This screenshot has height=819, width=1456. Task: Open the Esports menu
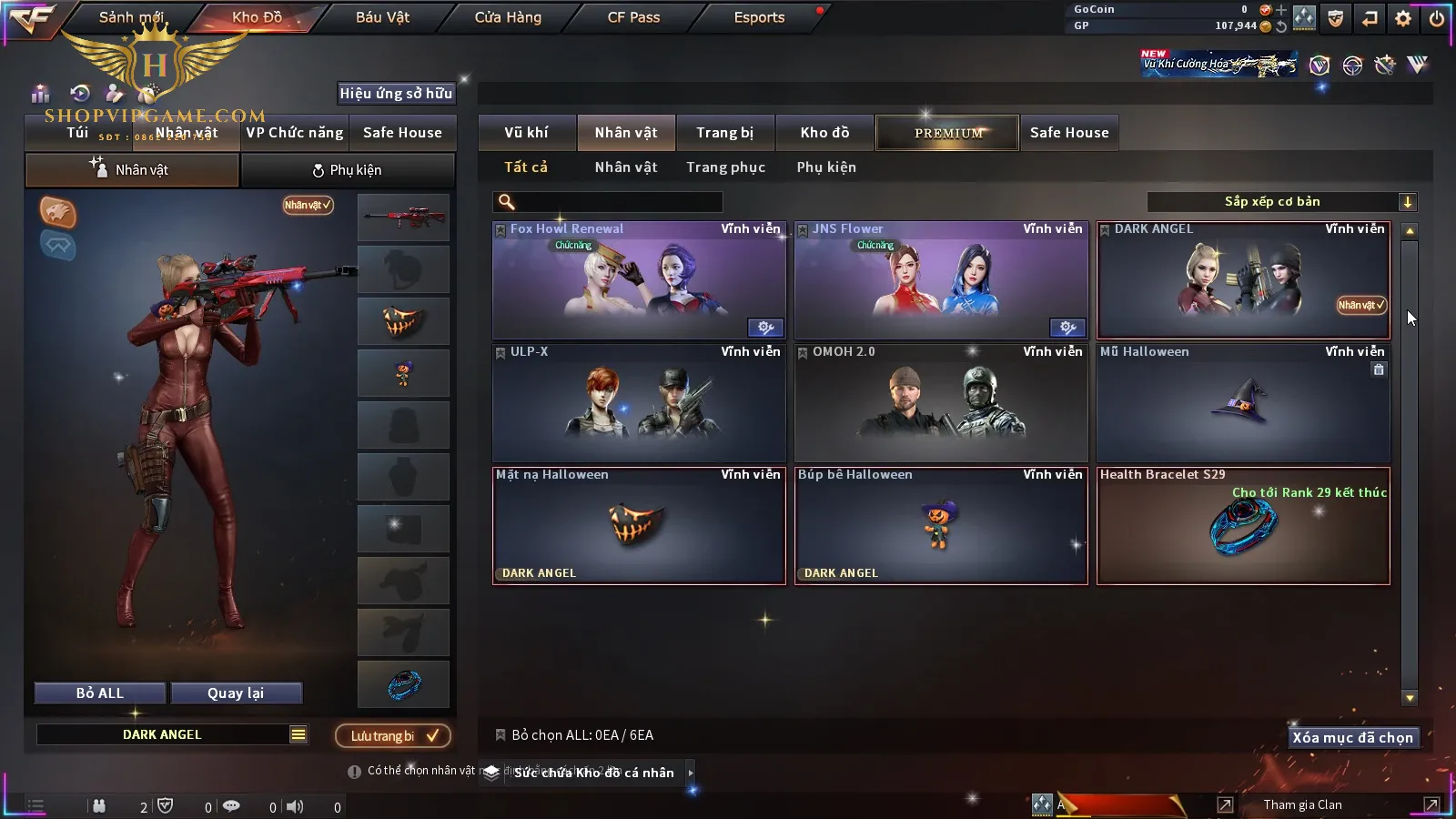(759, 17)
